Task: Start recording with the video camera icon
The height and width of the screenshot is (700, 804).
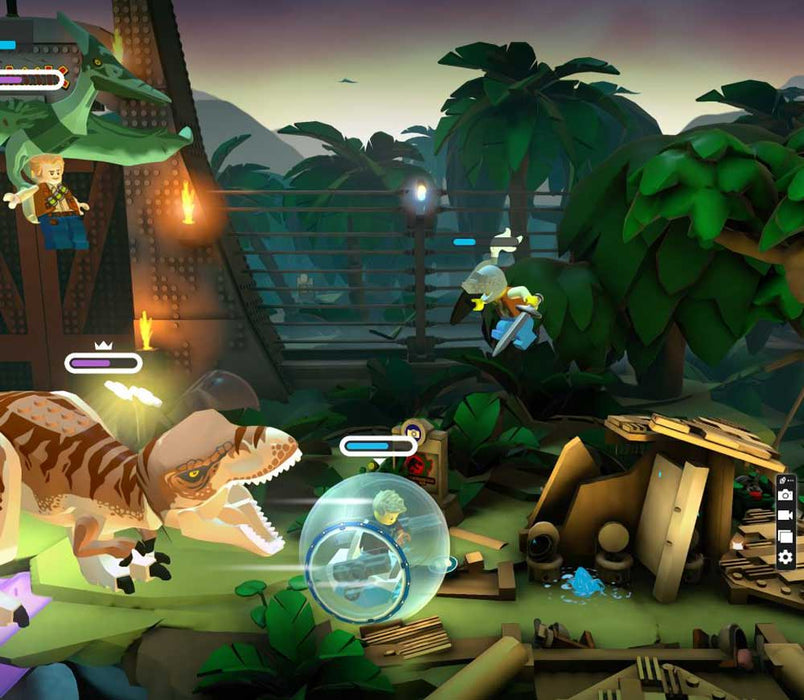Action: pos(786,515)
